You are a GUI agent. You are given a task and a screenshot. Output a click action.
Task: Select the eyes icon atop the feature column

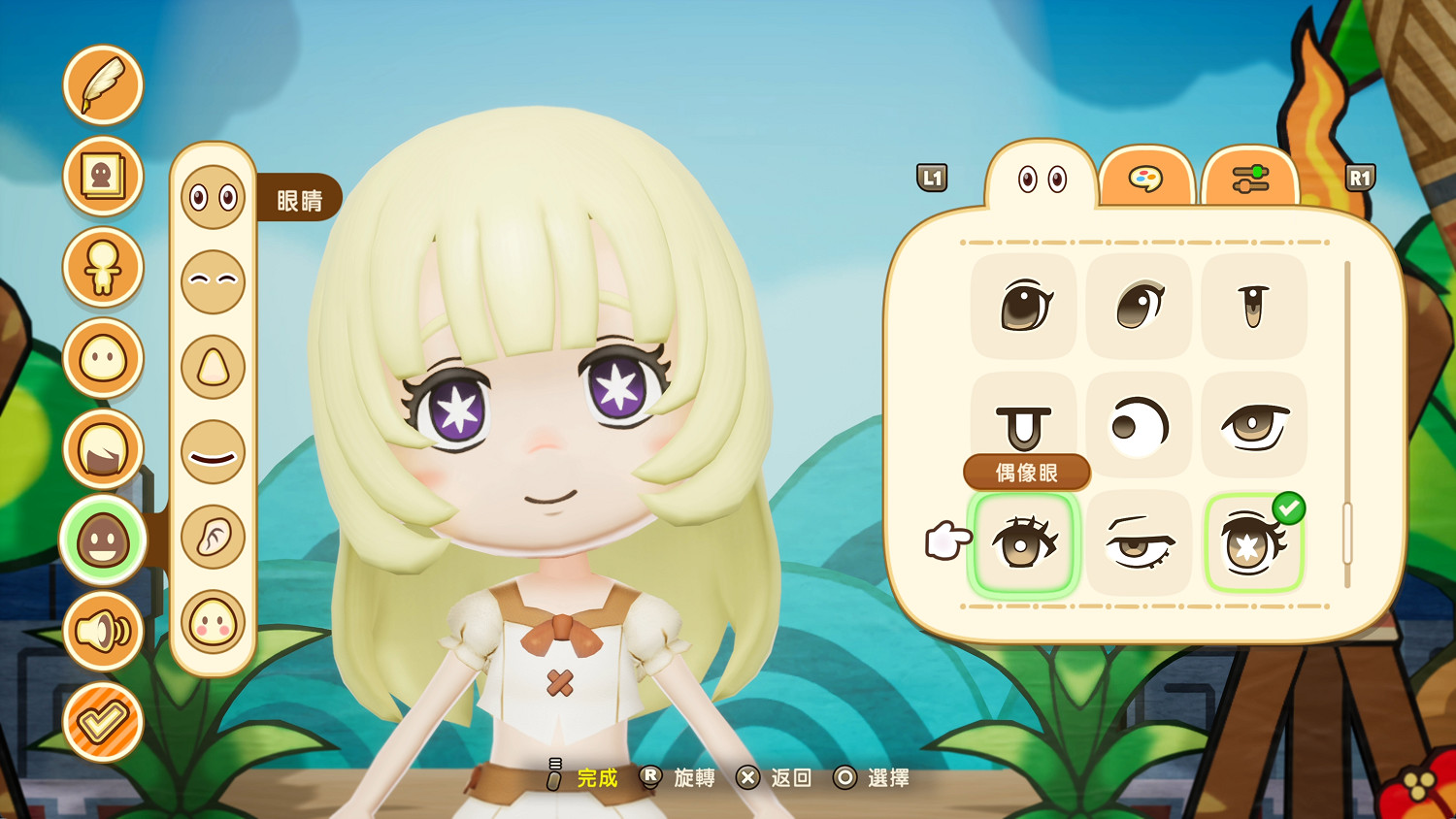[x=214, y=198]
